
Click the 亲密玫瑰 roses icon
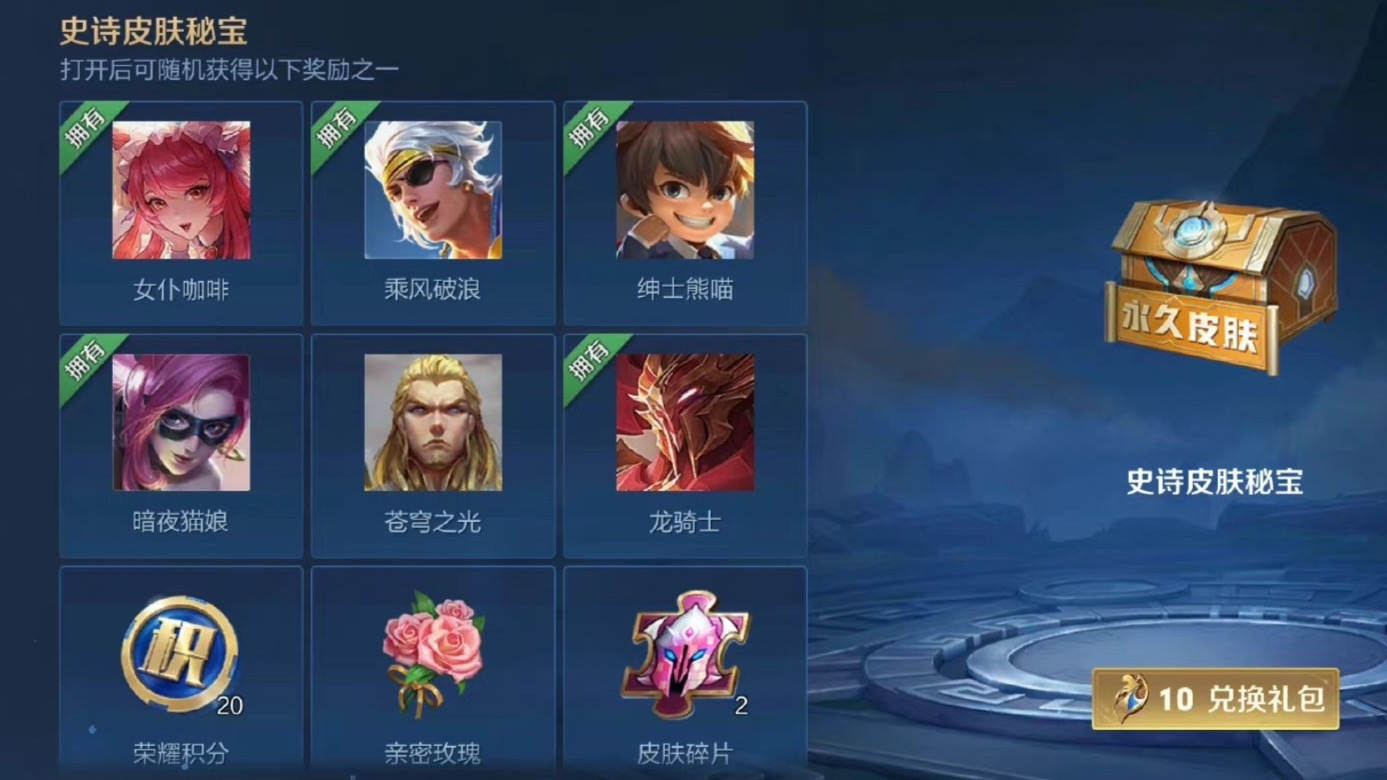tap(430, 650)
